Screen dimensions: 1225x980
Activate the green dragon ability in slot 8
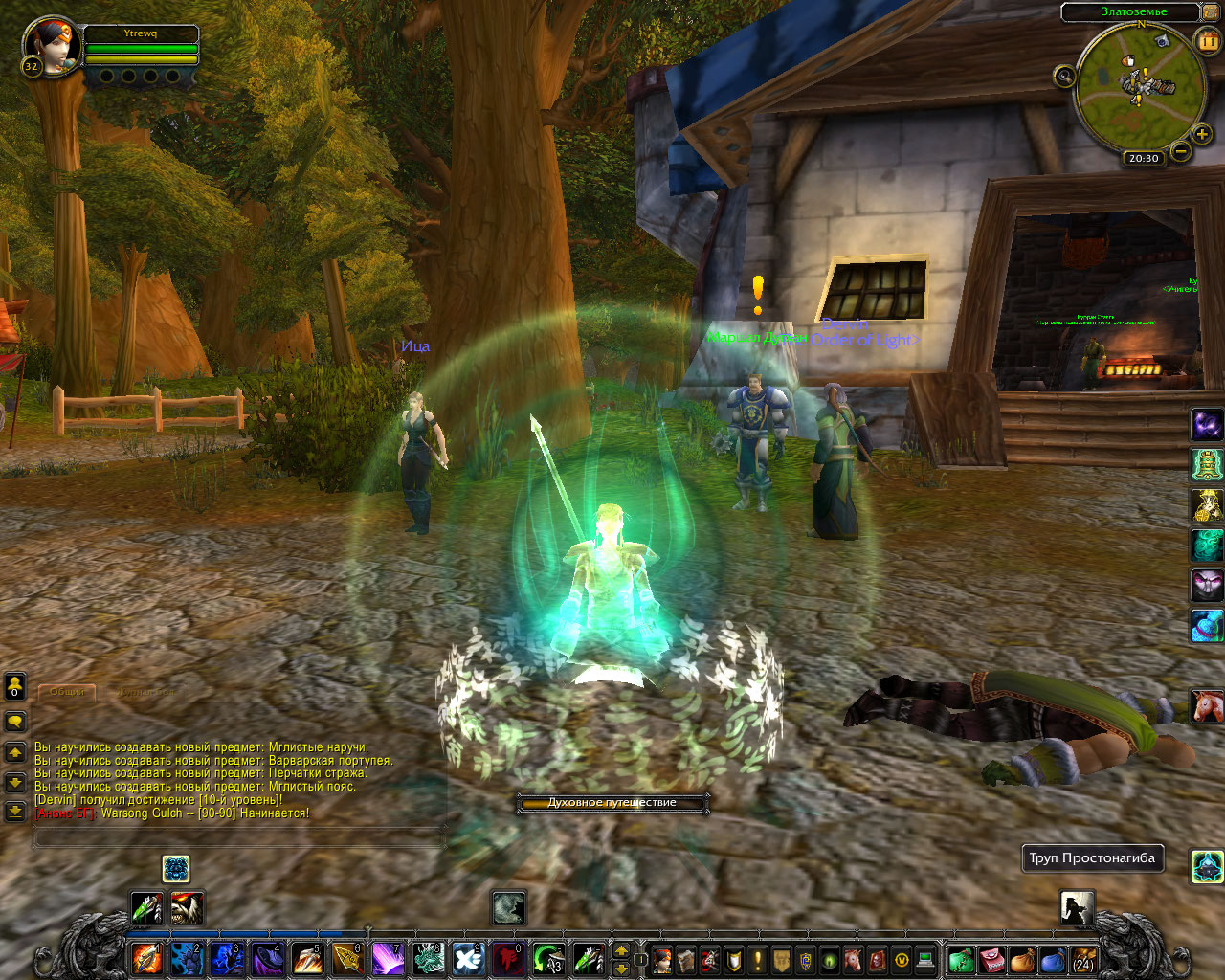pos(428,958)
